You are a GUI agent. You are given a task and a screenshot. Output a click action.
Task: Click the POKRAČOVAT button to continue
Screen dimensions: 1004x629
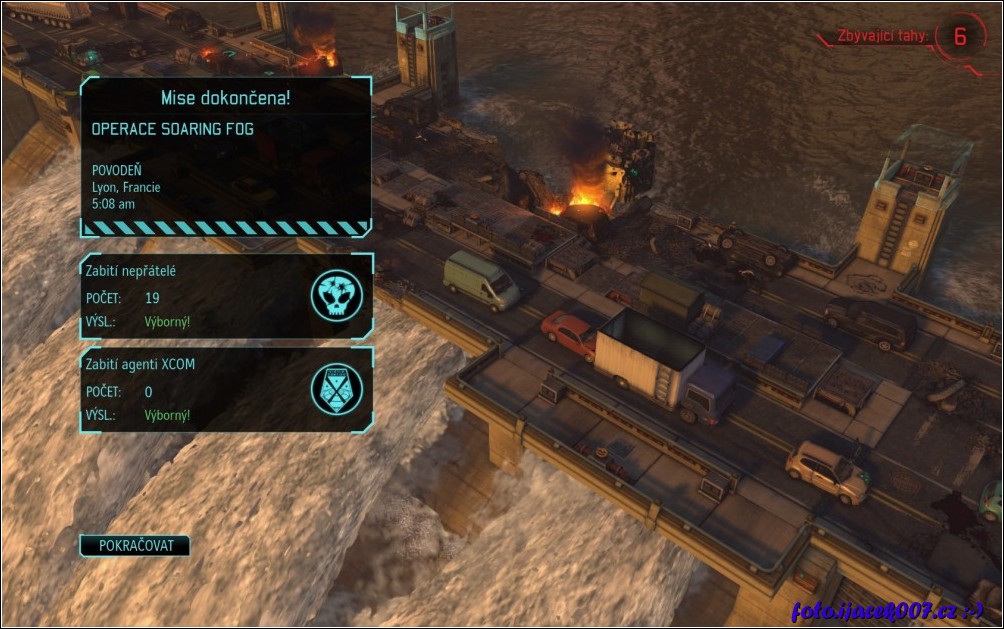[135, 546]
